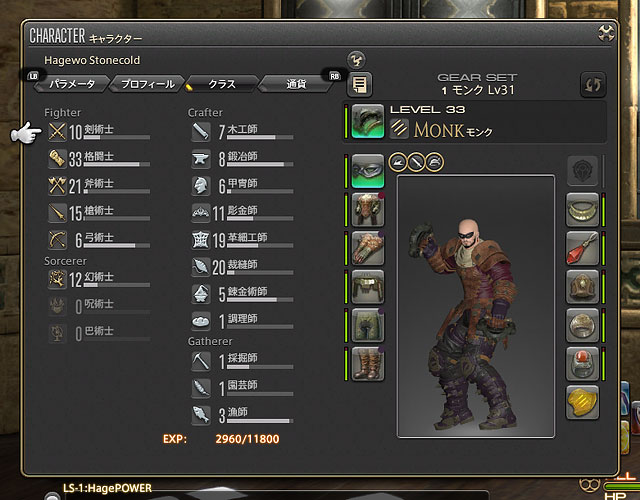Select the goggles head equipment slot
640x500 pixels.
[368, 171]
